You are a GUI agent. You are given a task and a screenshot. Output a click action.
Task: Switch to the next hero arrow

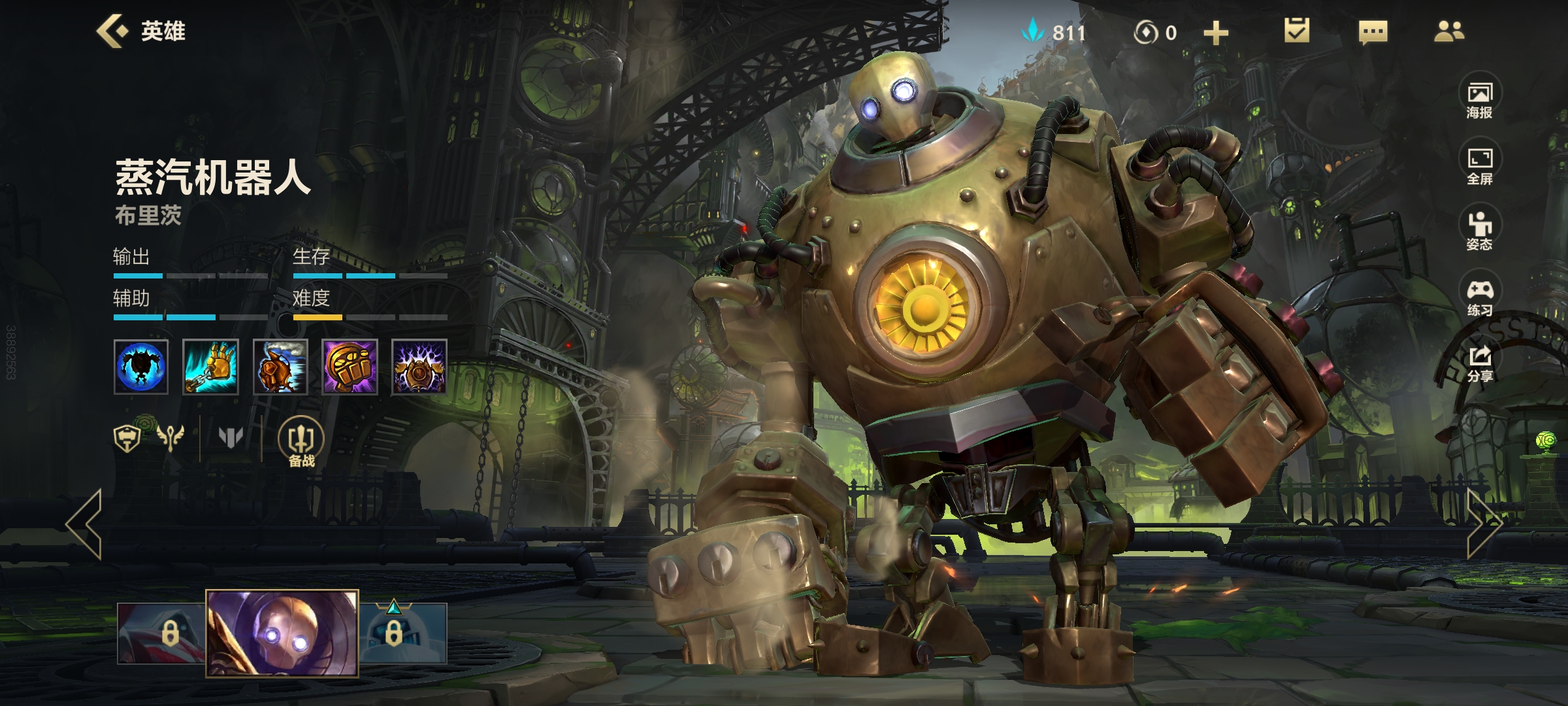pyautogui.click(x=1483, y=523)
